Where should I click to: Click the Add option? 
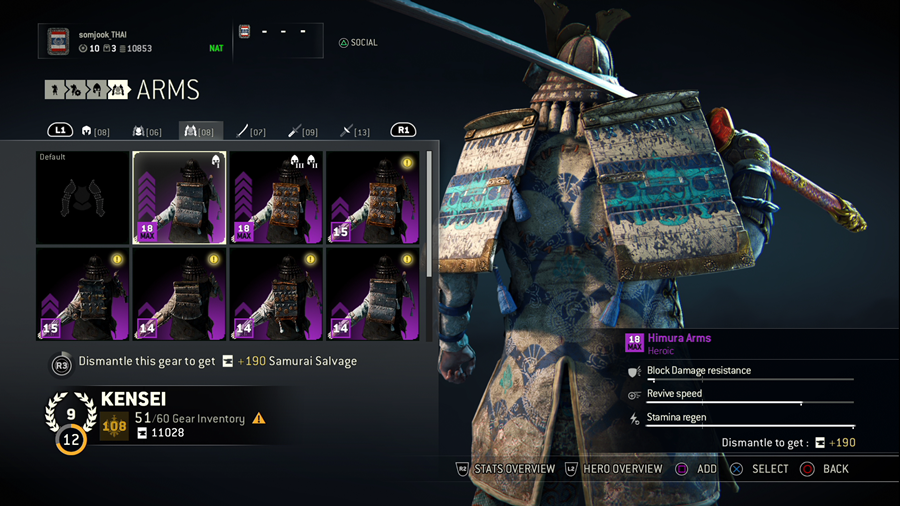pos(696,469)
